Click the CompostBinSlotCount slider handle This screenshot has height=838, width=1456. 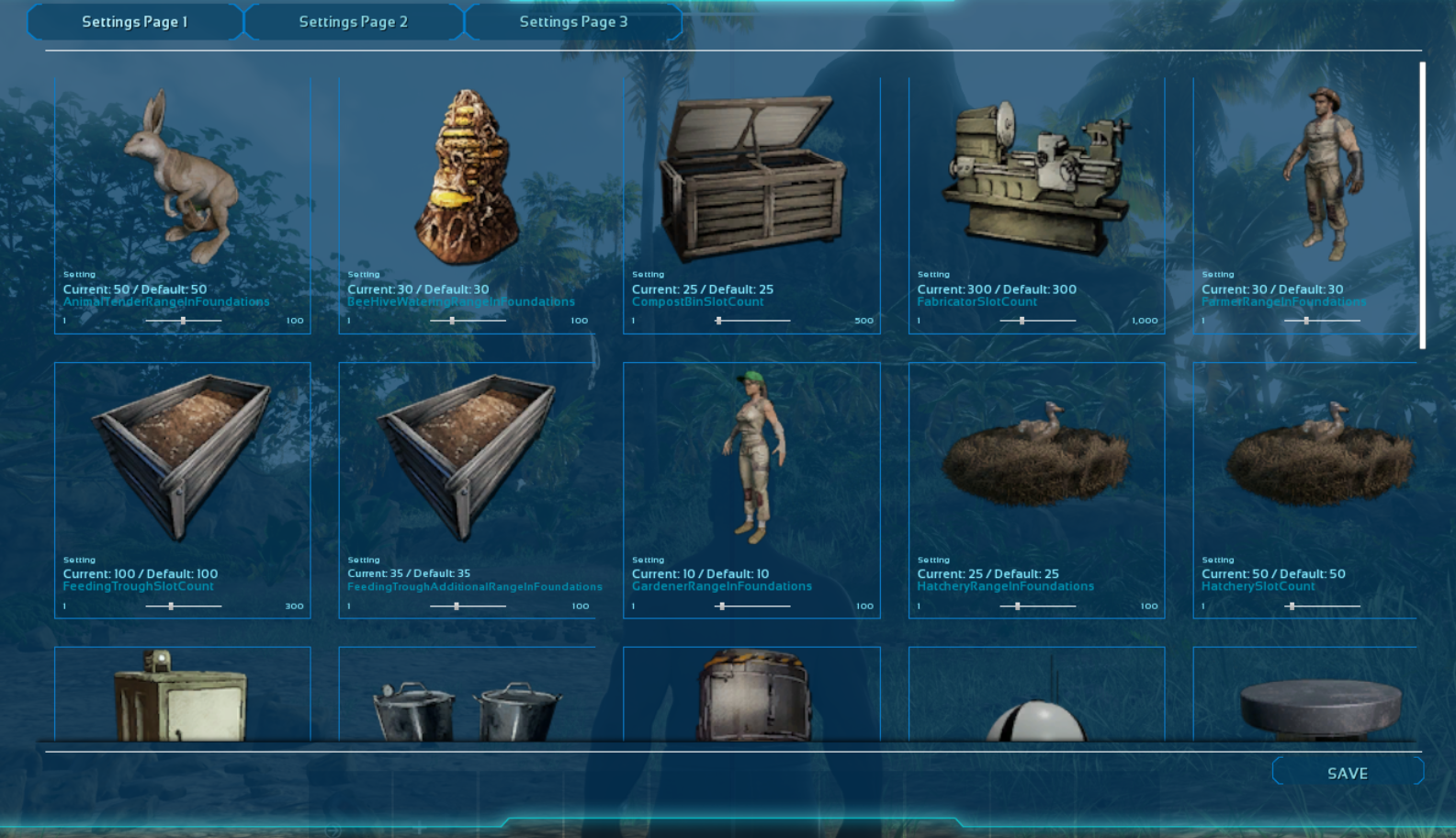pos(719,320)
